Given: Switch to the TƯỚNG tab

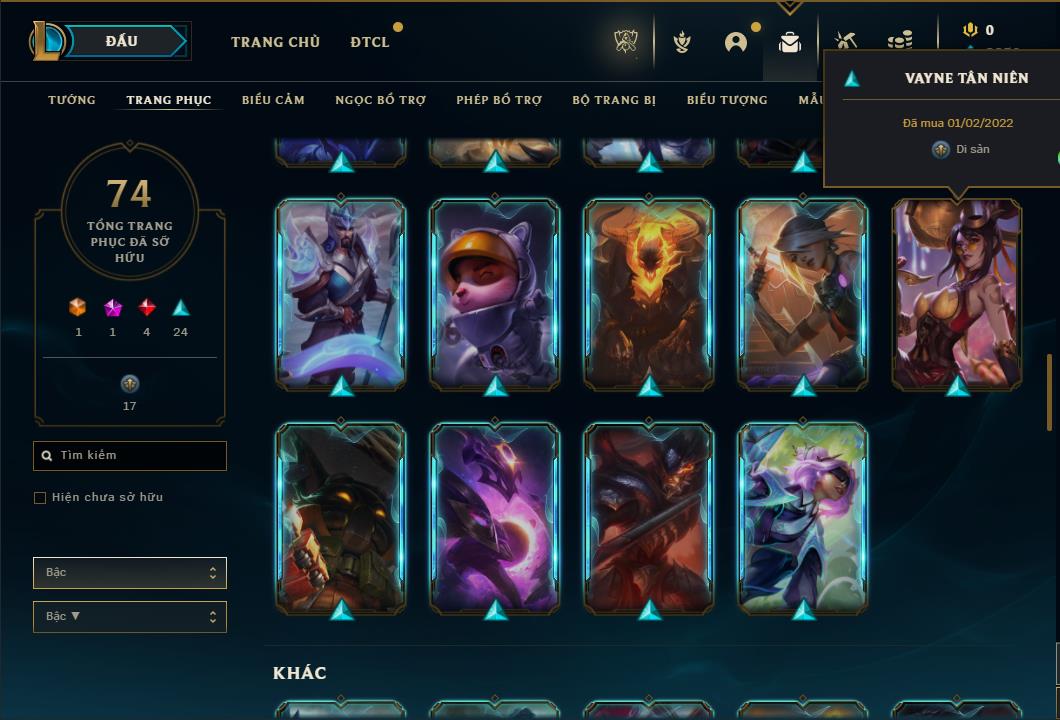Looking at the screenshot, I should pyautogui.click(x=72, y=100).
